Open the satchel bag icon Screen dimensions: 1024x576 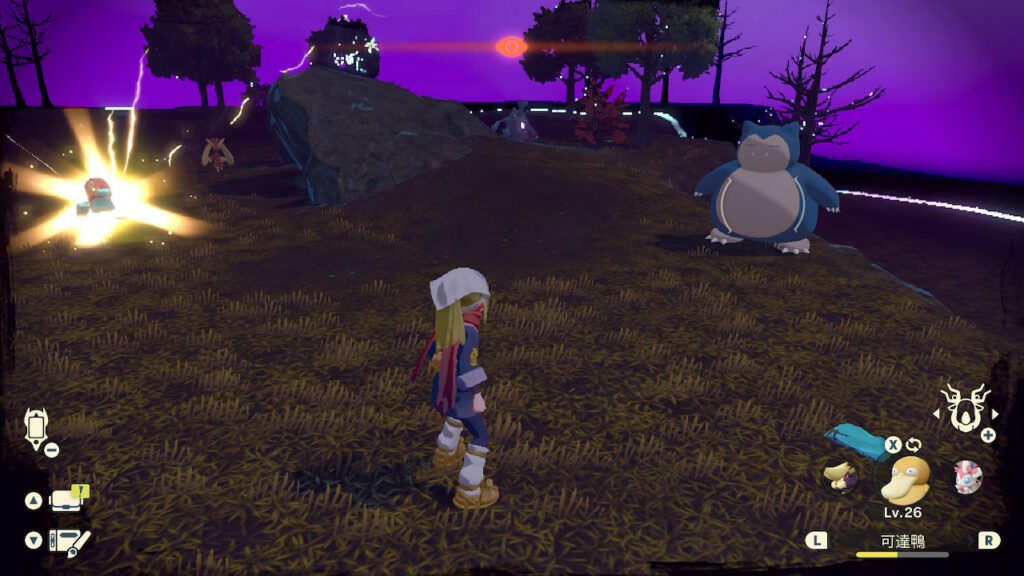click(x=68, y=500)
